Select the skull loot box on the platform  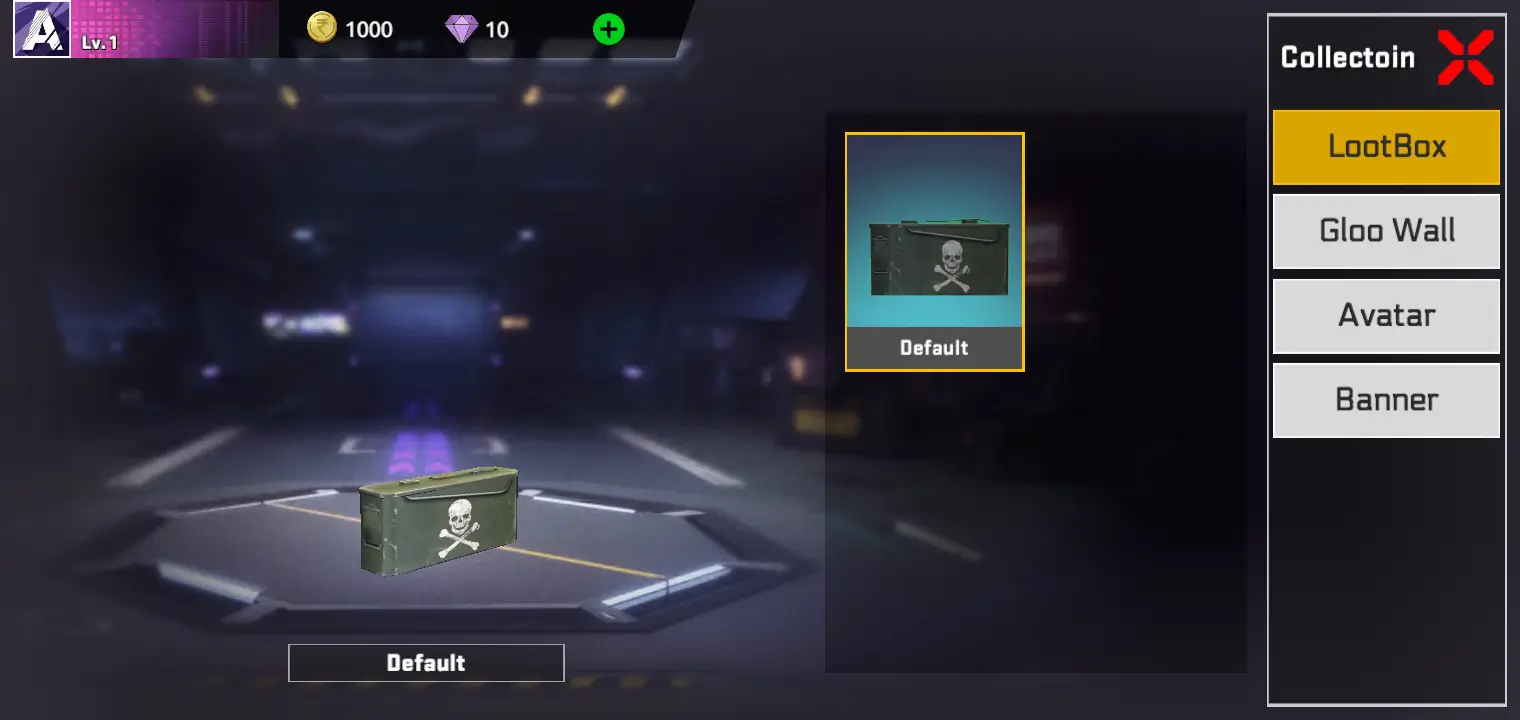[x=438, y=520]
